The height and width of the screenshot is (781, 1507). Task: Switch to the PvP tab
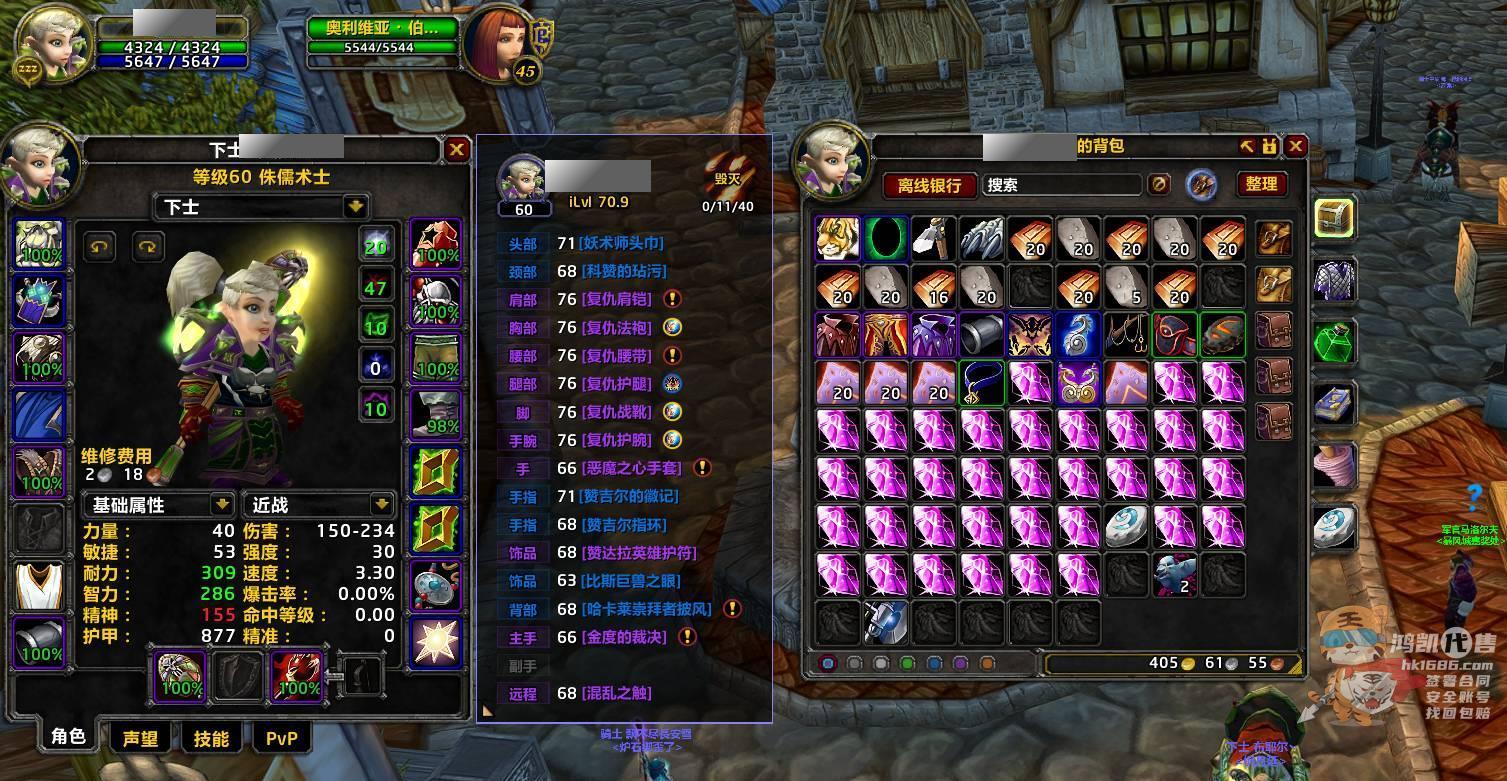(282, 738)
